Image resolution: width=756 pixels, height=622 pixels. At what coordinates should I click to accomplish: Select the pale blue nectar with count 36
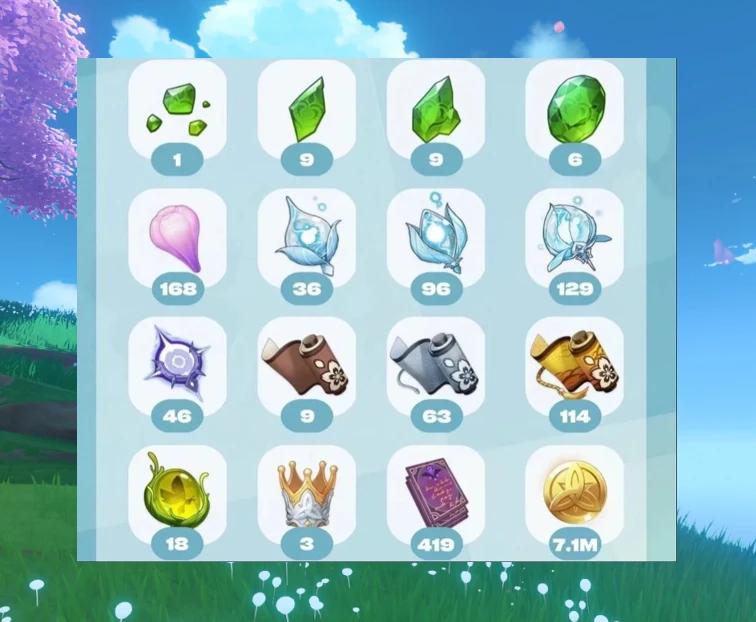pyautogui.click(x=306, y=238)
